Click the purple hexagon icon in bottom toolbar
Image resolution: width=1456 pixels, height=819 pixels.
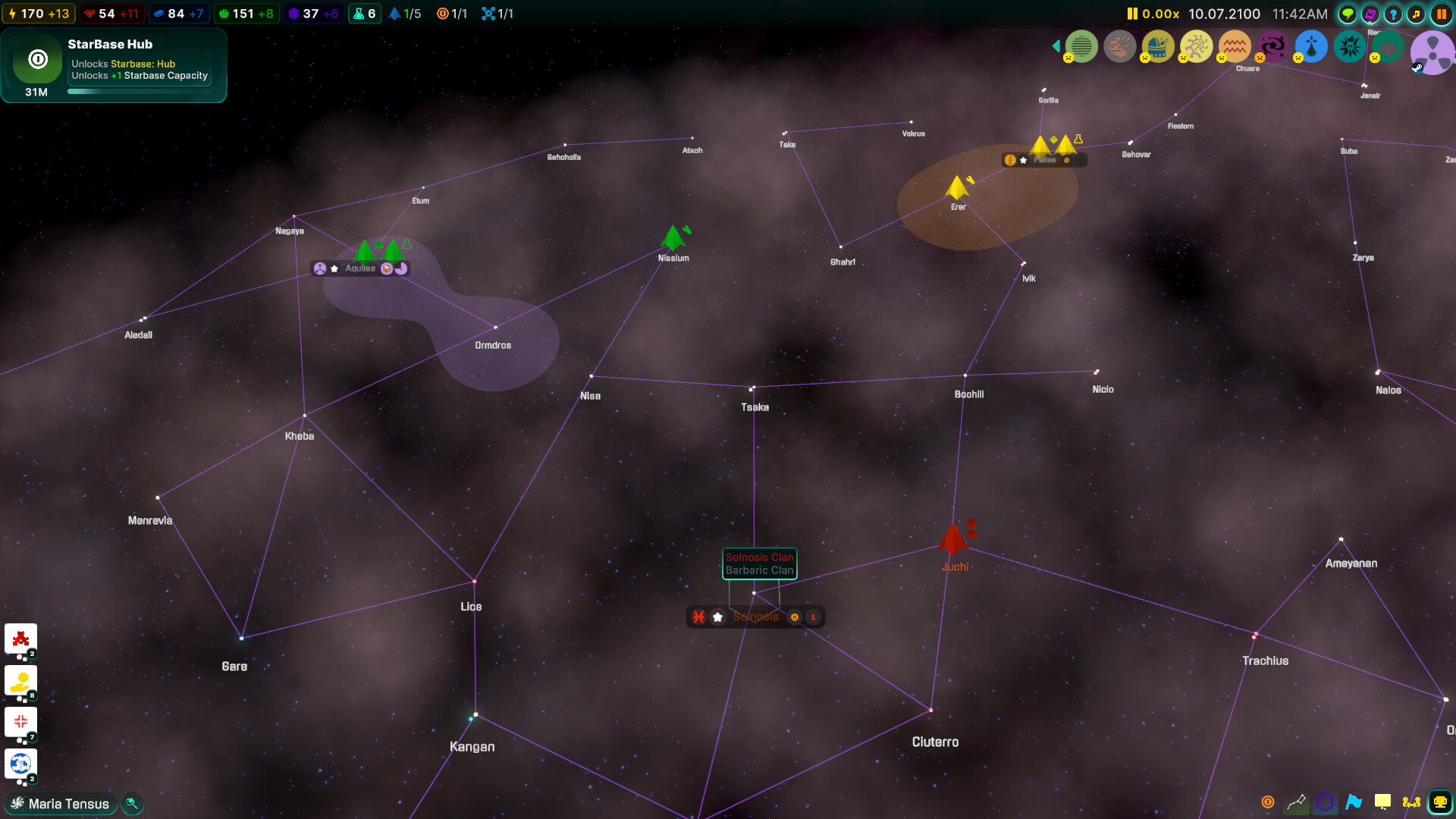[x=1325, y=802]
